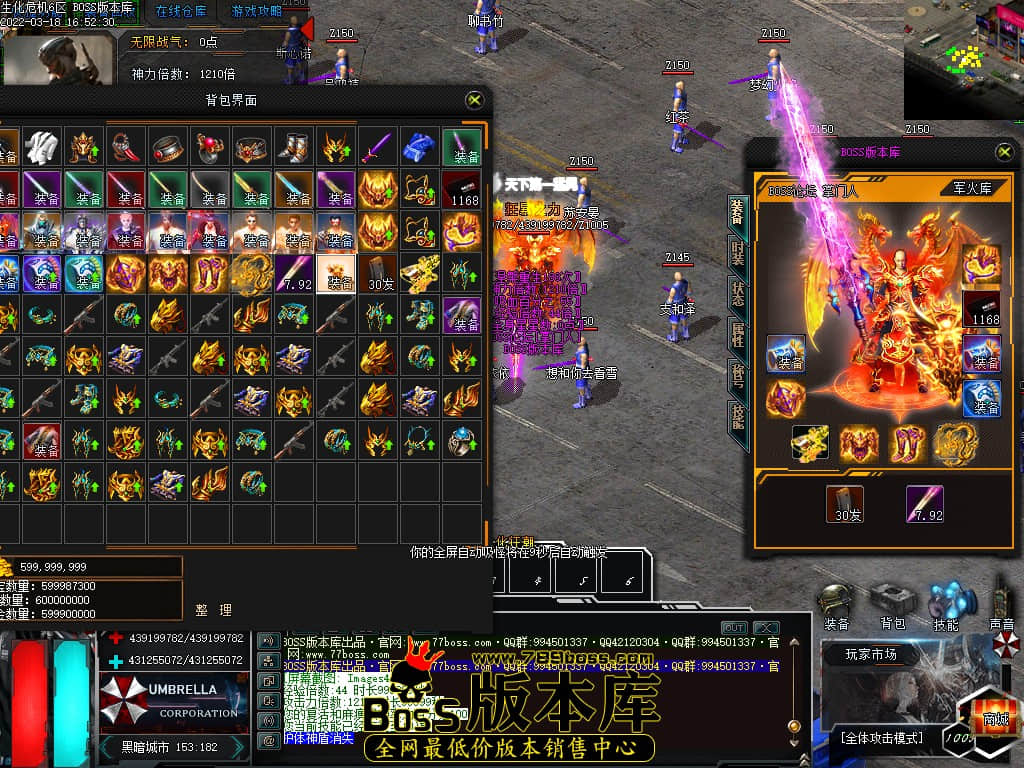The image size is (1024, 768).
Task: Click the equipped 7.92 bullet slot
Action: coord(926,504)
